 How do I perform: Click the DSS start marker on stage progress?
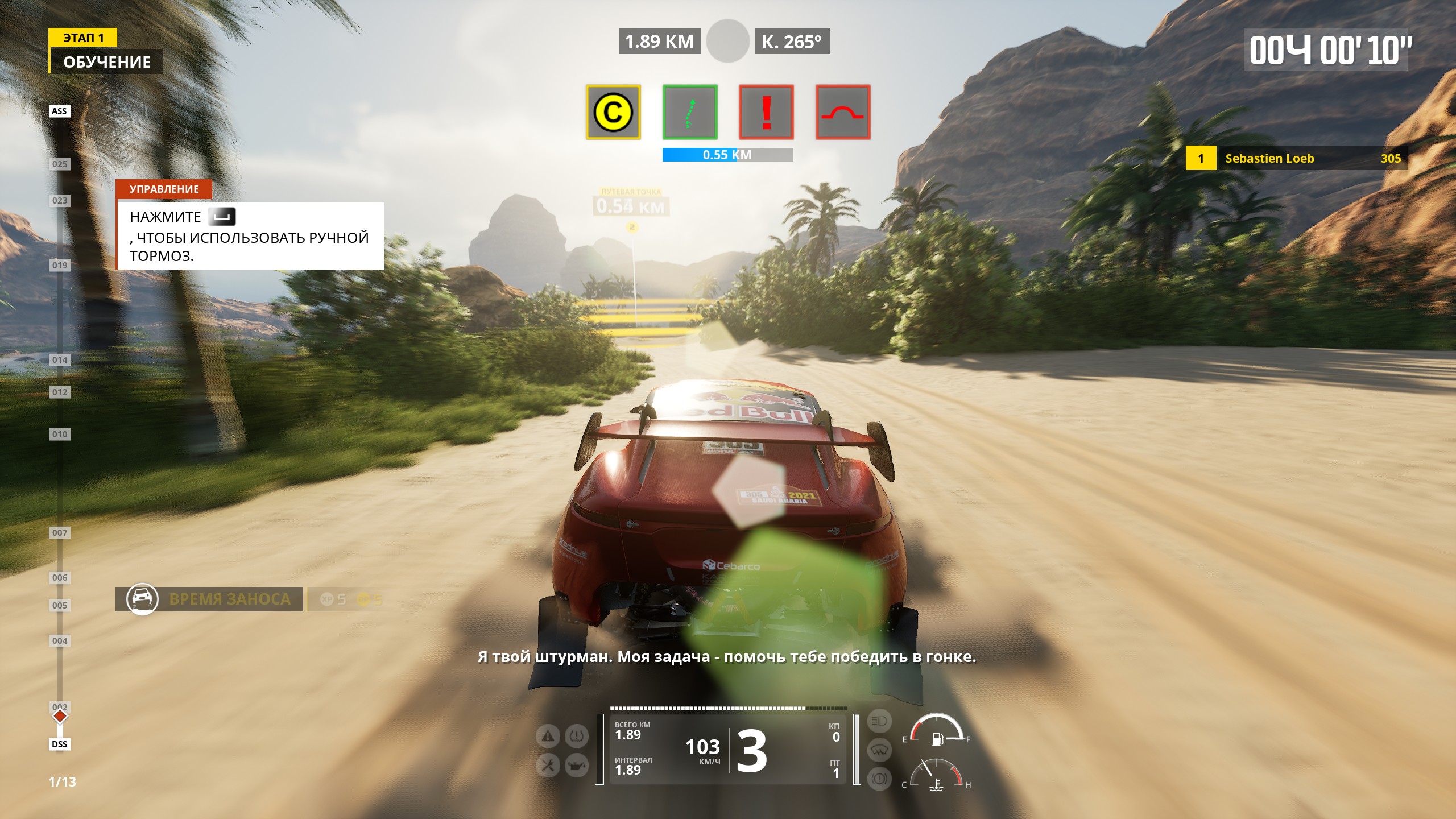(59, 744)
